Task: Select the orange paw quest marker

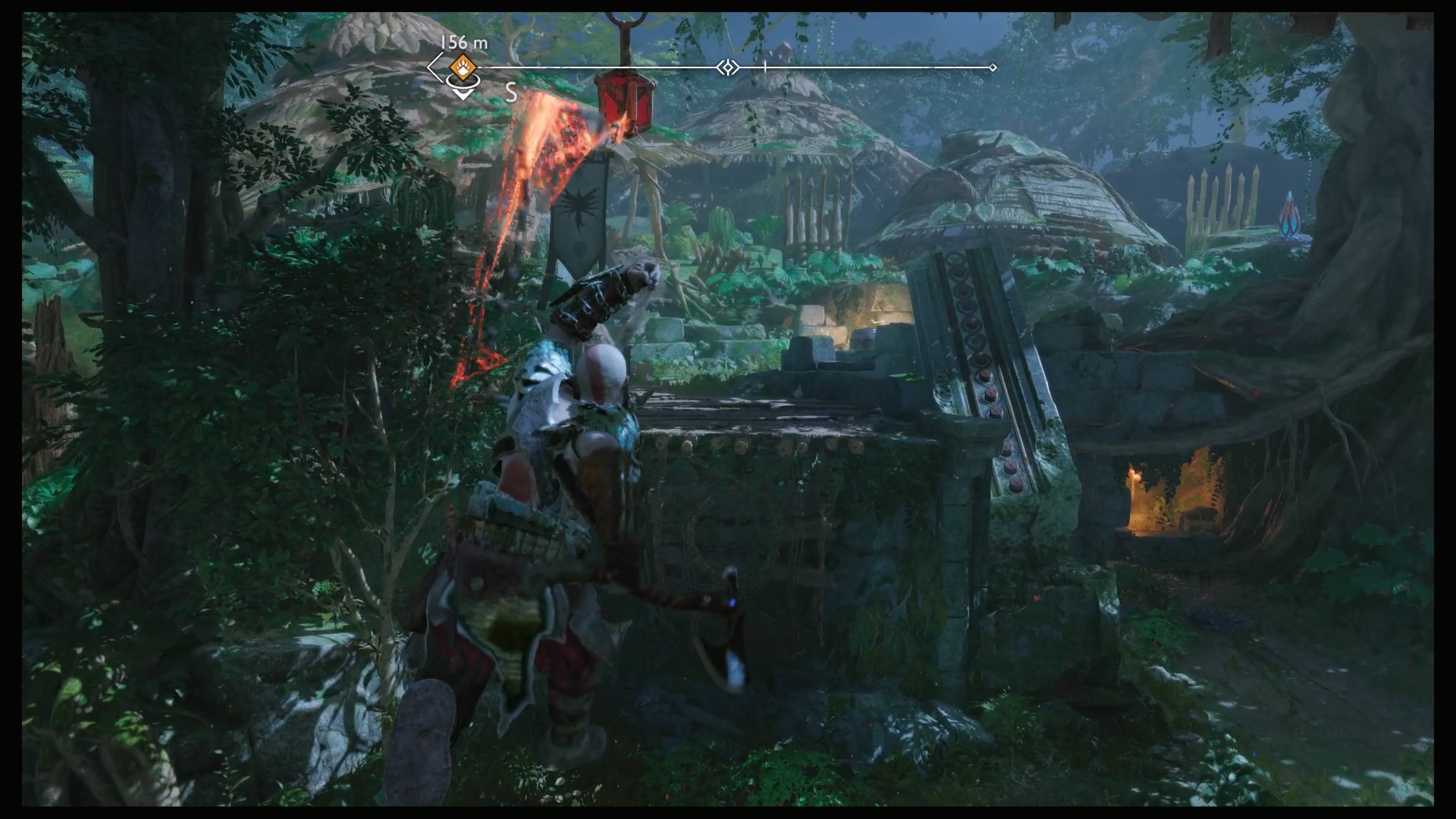Action: tap(462, 67)
